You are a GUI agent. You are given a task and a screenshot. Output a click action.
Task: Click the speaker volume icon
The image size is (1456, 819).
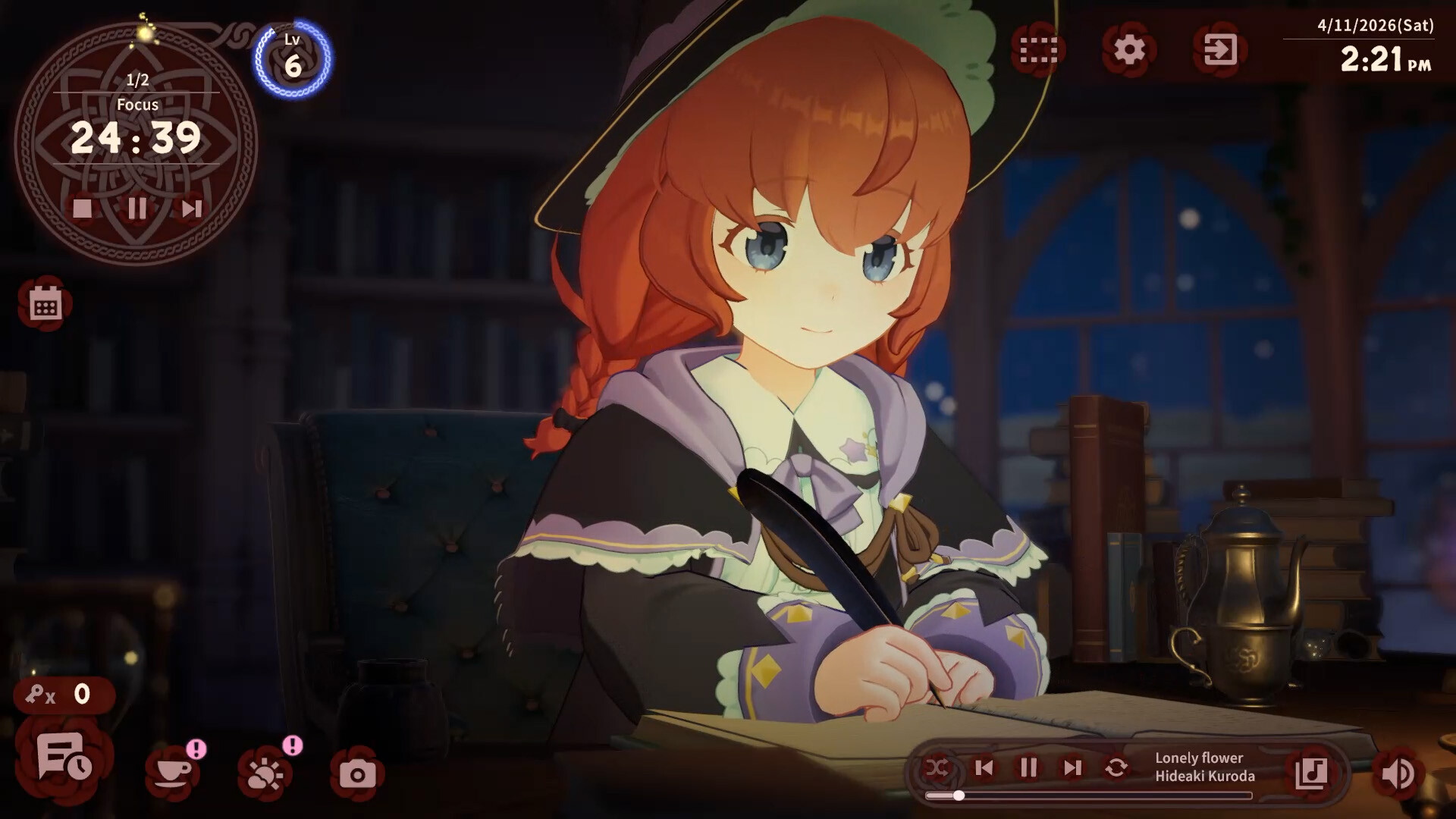pos(1397,774)
